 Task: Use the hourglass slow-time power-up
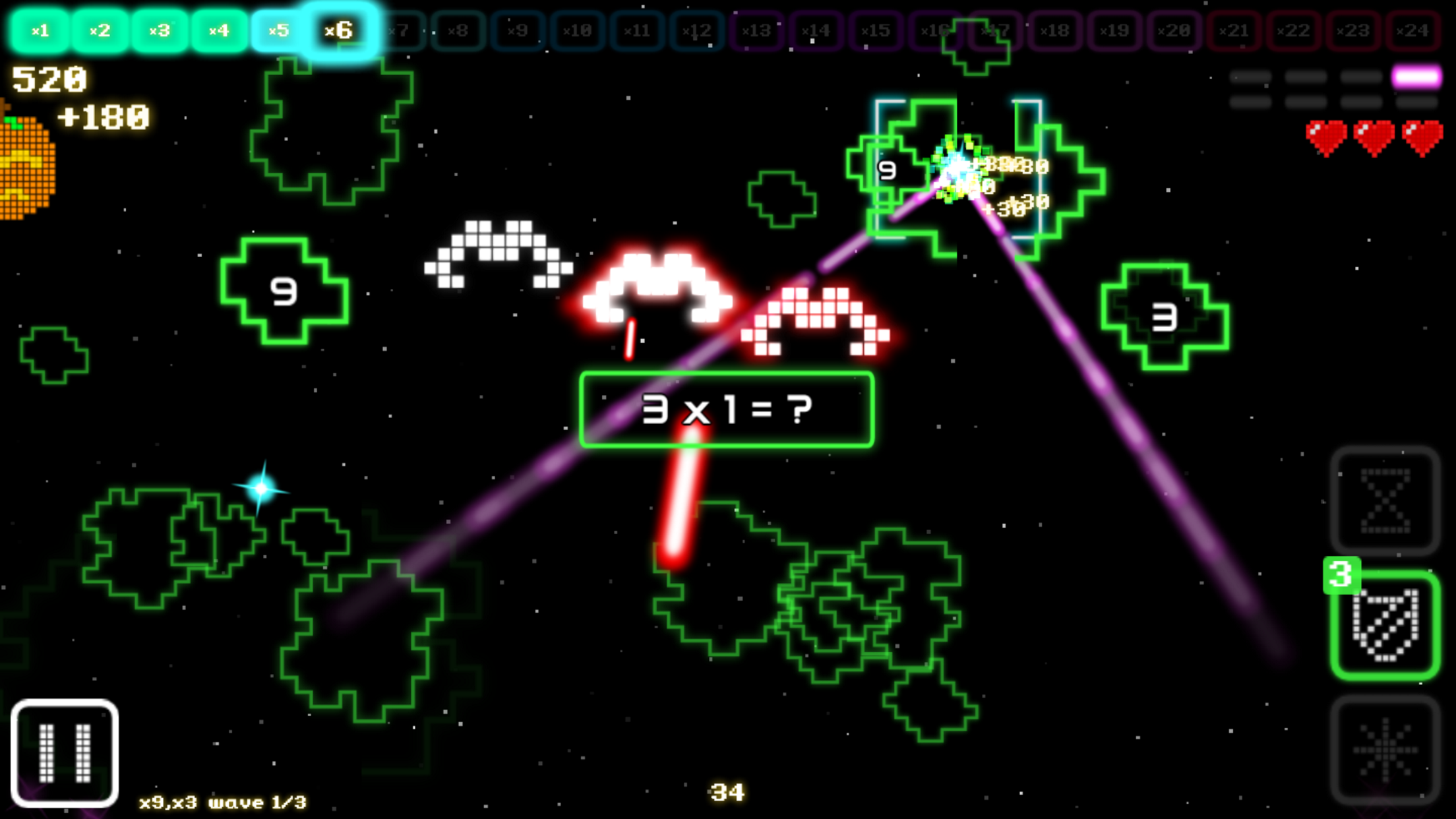coord(1385,501)
